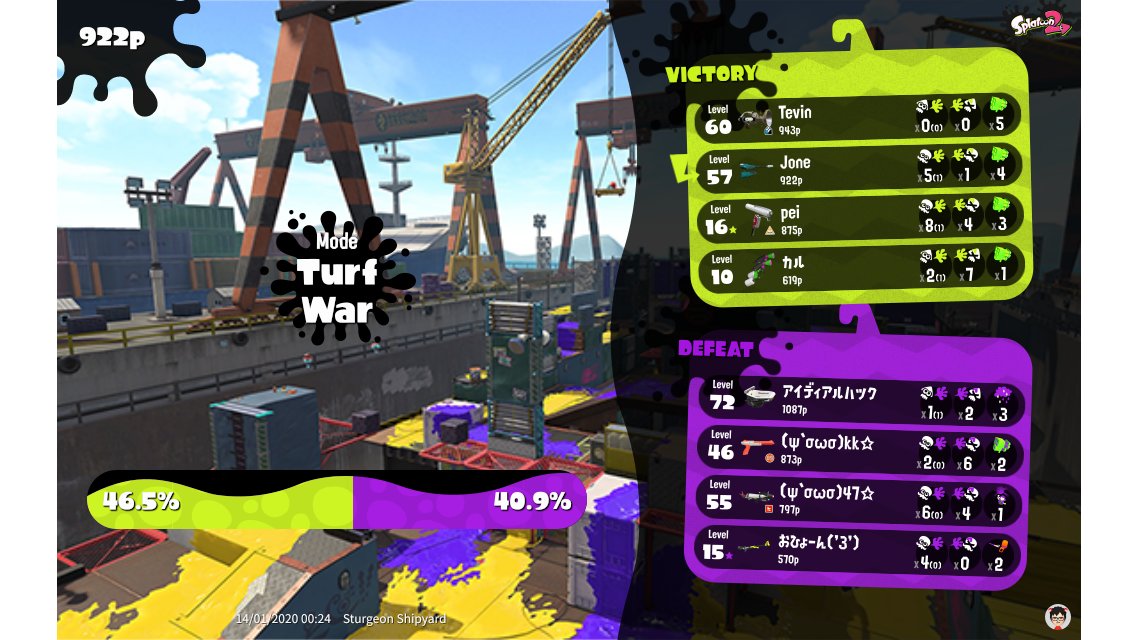Click the user avatar icon

pyautogui.click(x=1057, y=616)
